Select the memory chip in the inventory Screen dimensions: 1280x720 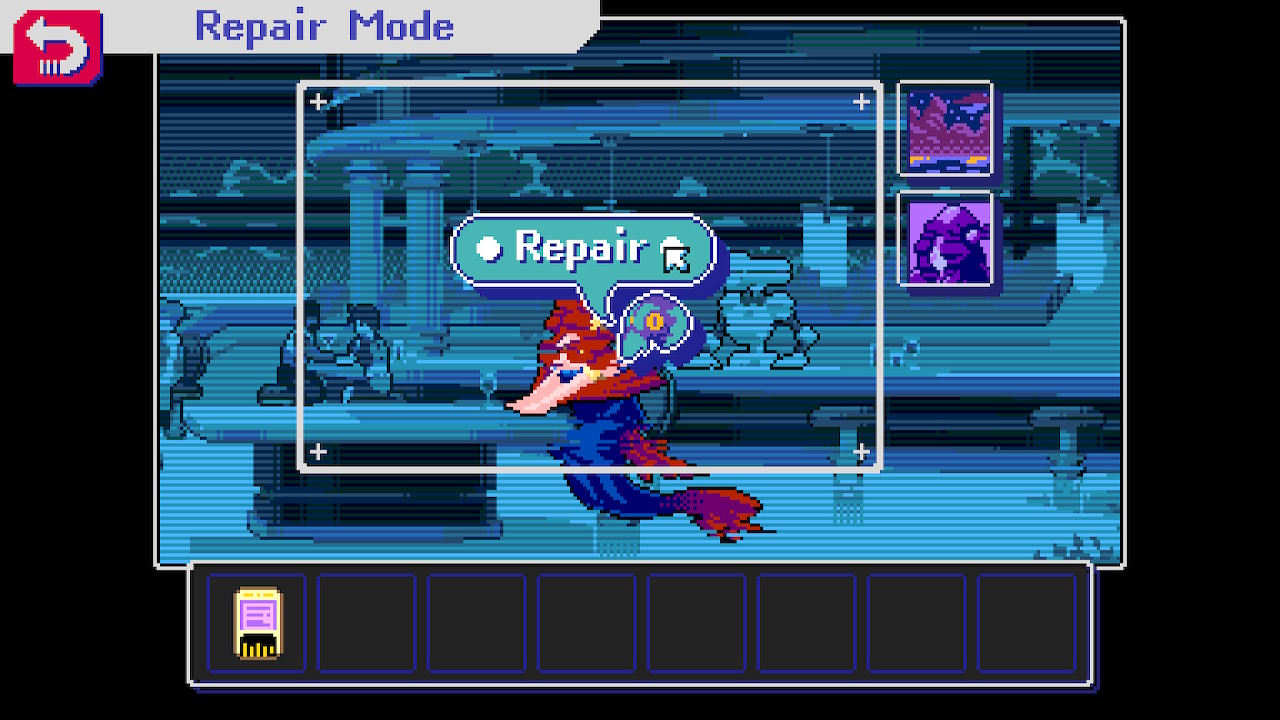pos(257,622)
